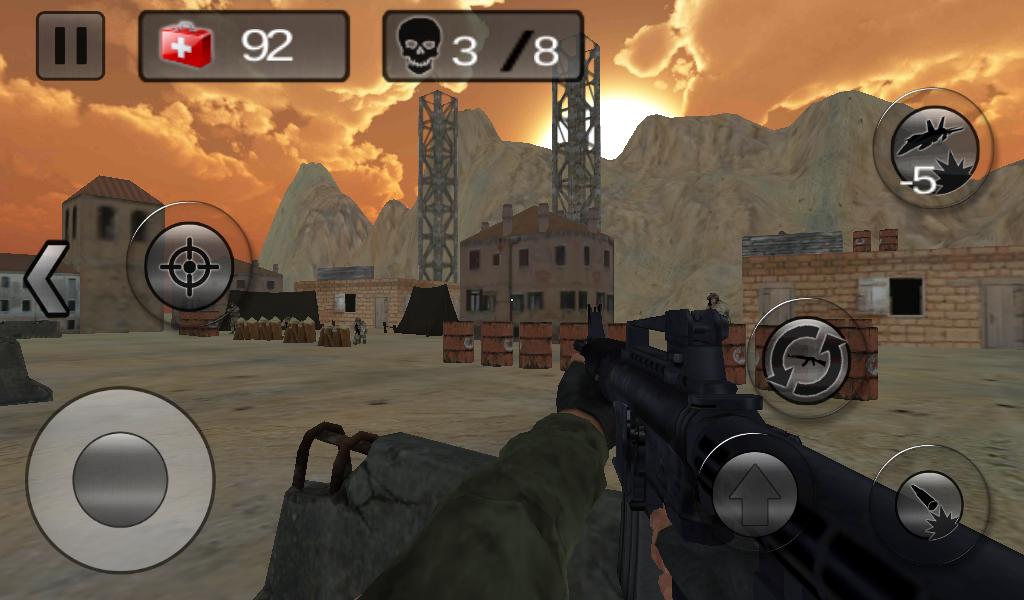Pause the game
Viewport: 1024px width, 600px height.
[70, 46]
